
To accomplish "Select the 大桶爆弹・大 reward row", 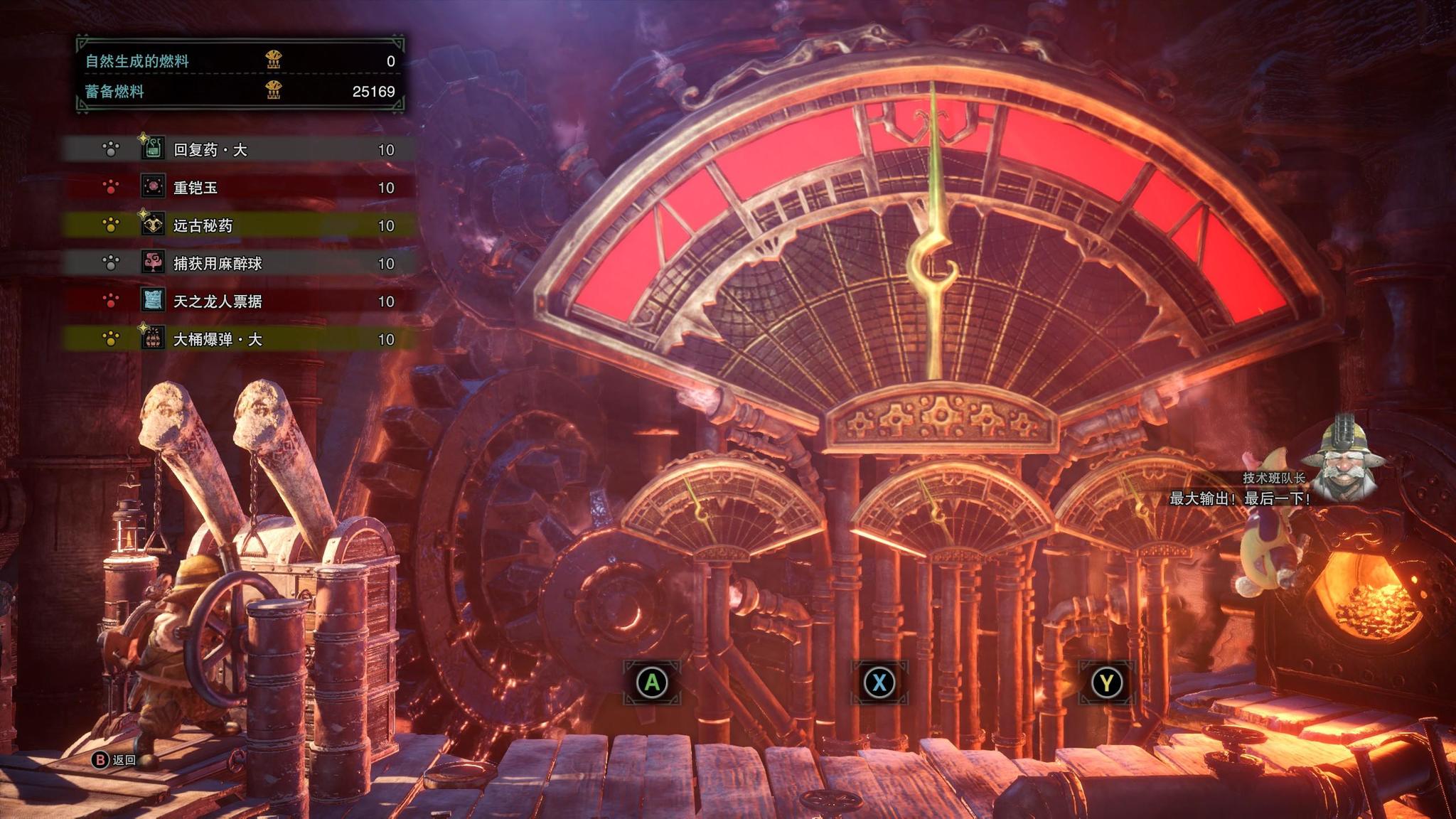I will tap(239, 339).
